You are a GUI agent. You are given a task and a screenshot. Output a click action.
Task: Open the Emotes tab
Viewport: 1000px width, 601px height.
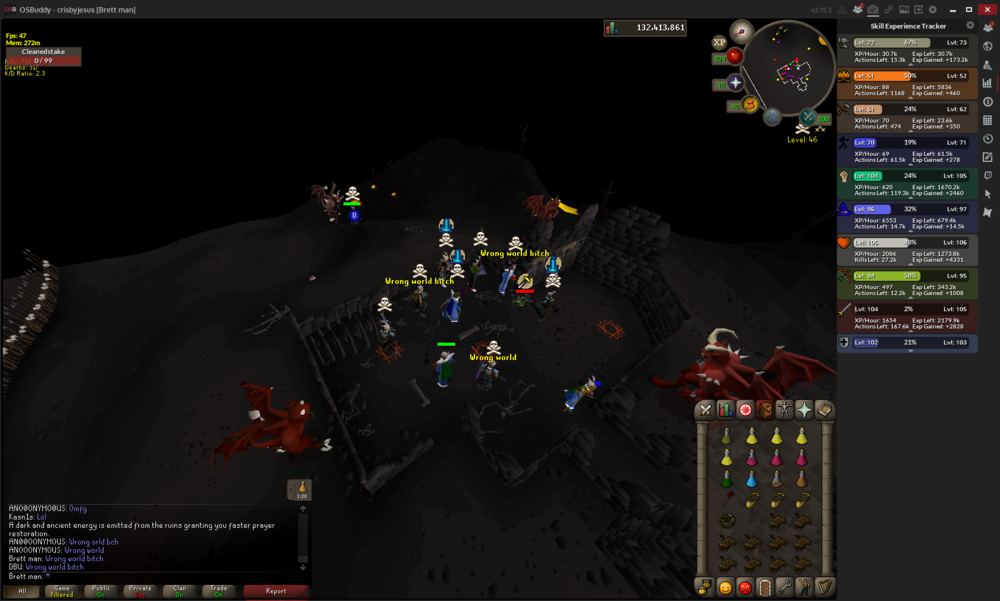pyautogui.click(x=805, y=587)
